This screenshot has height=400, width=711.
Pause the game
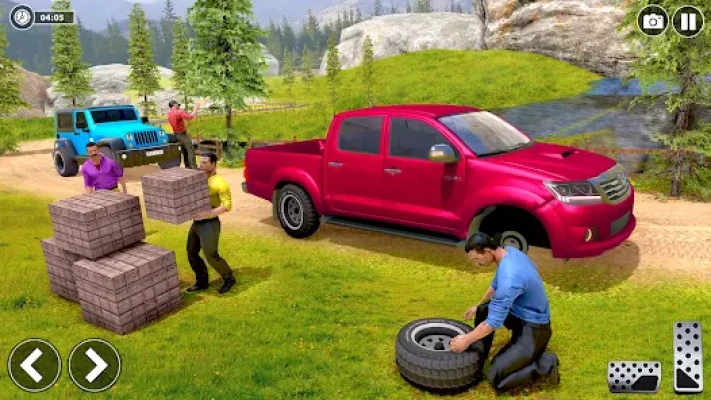[x=687, y=21]
